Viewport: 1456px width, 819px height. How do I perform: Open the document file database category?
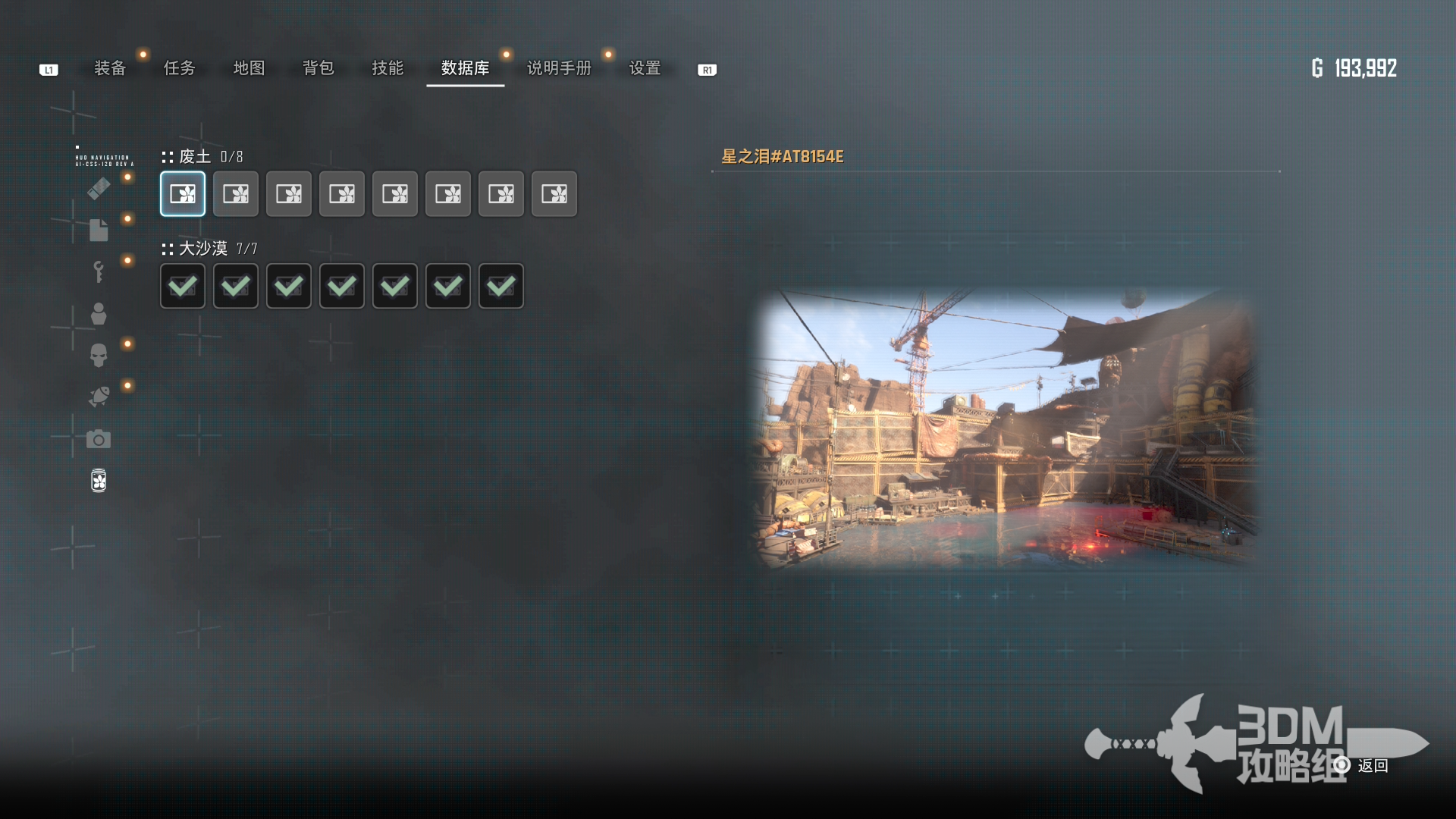tap(99, 230)
